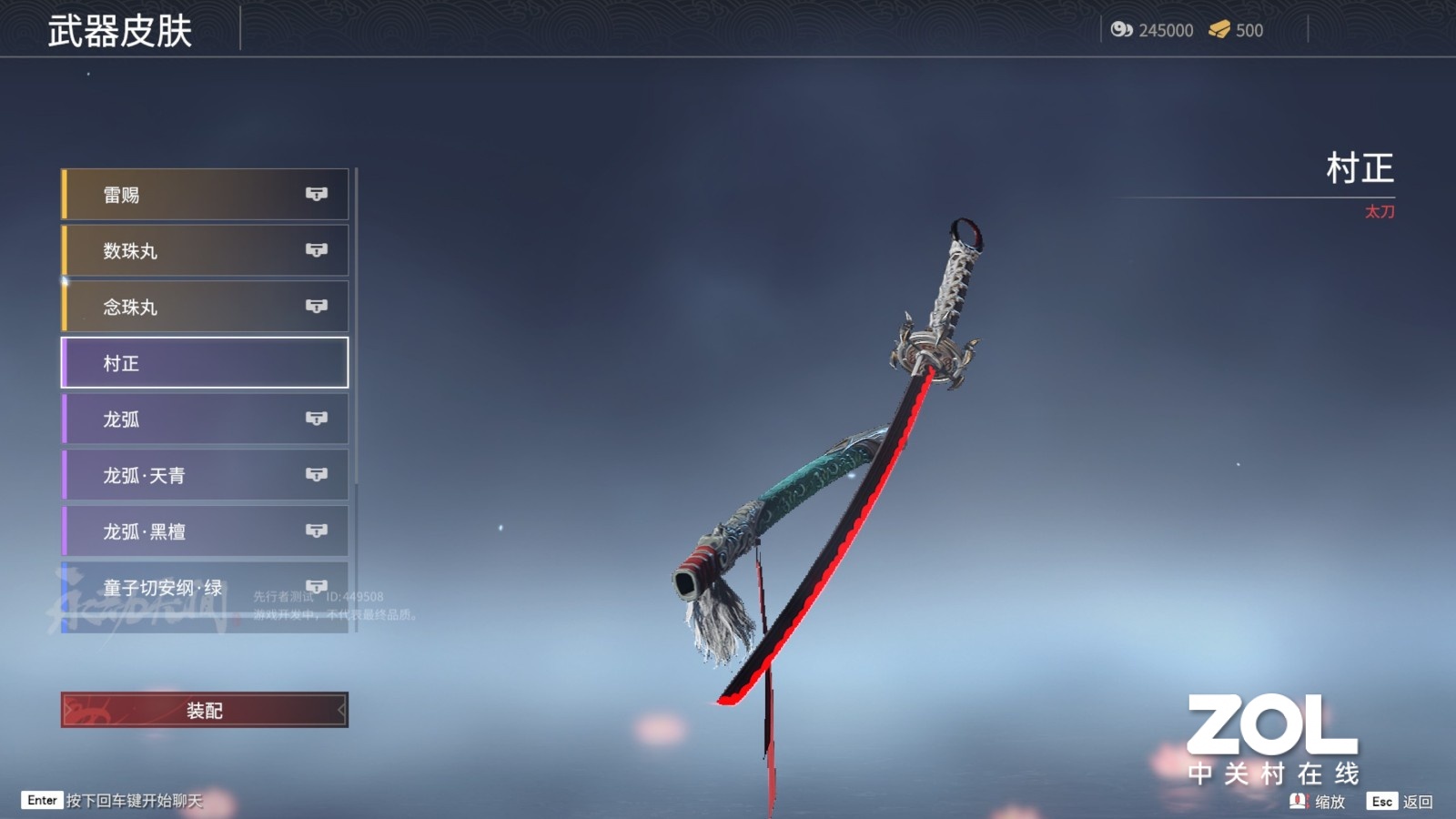Click the 返回 back button

1400,802
